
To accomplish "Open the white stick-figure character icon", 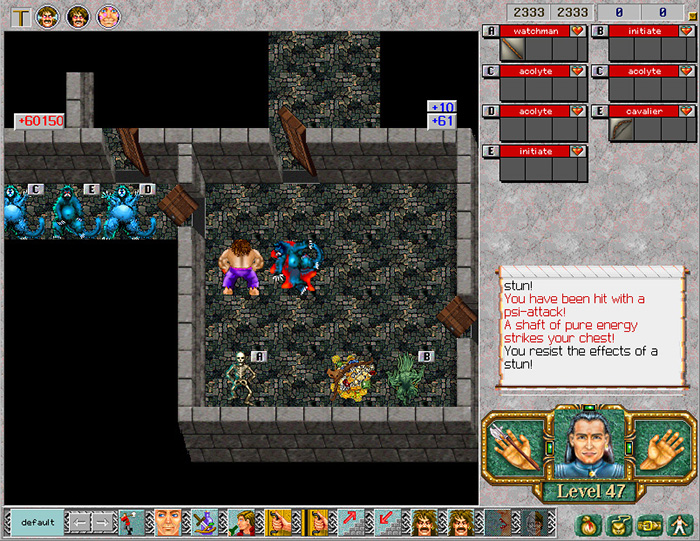I will [x=680, y=523].
